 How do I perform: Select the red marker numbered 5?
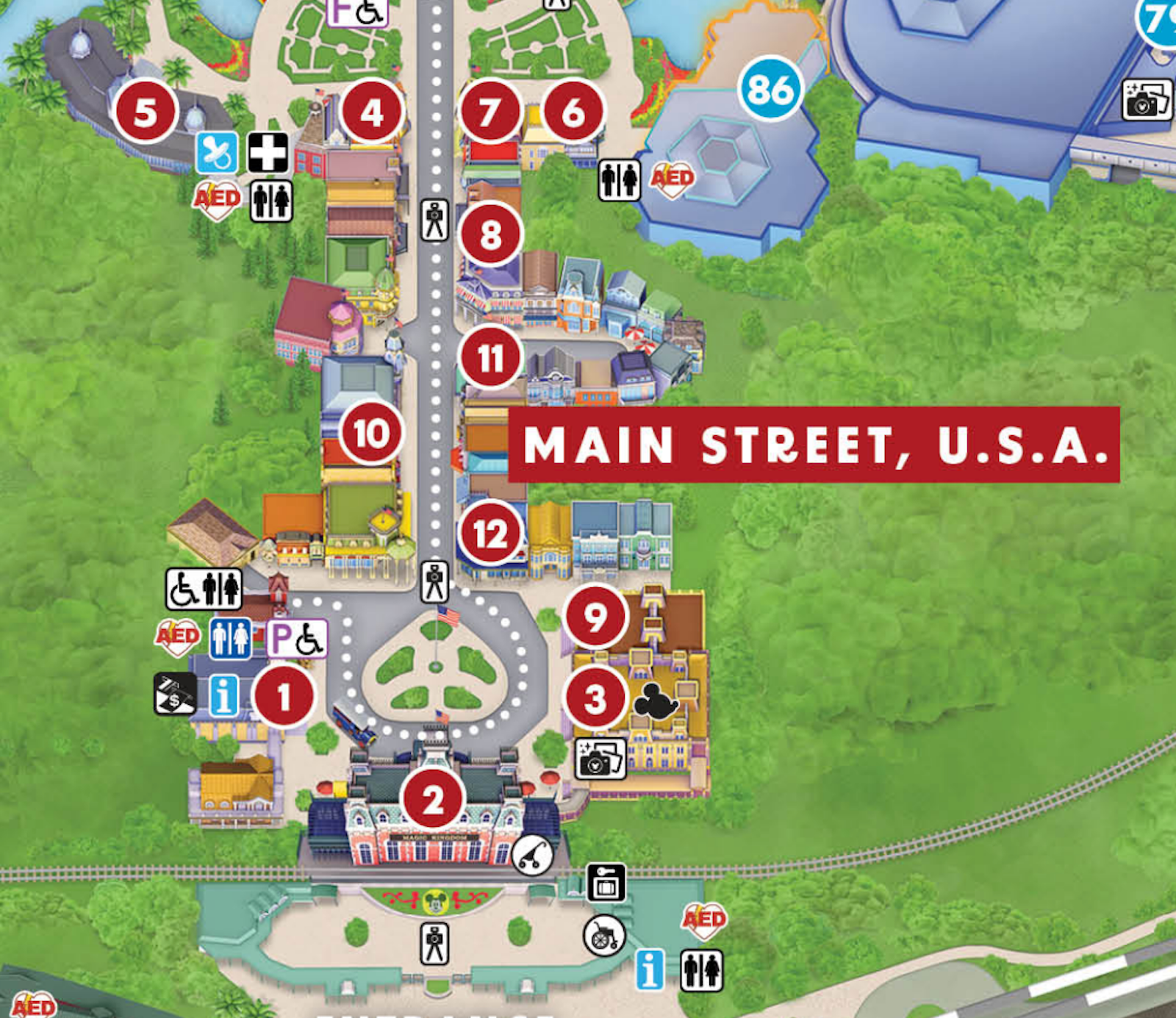146,112
